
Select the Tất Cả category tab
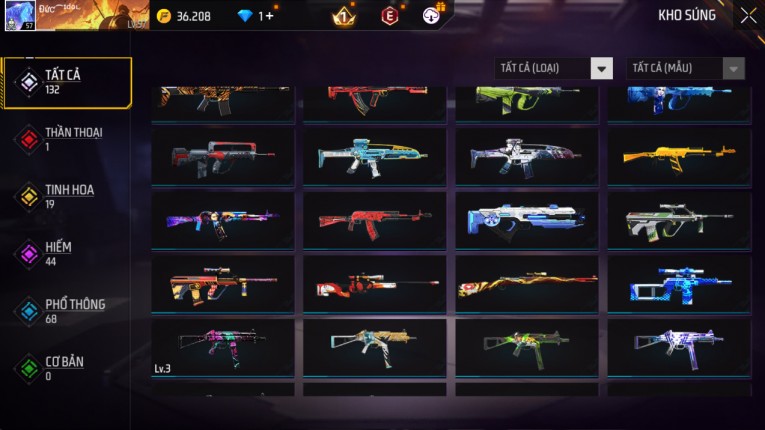[66, 82]
